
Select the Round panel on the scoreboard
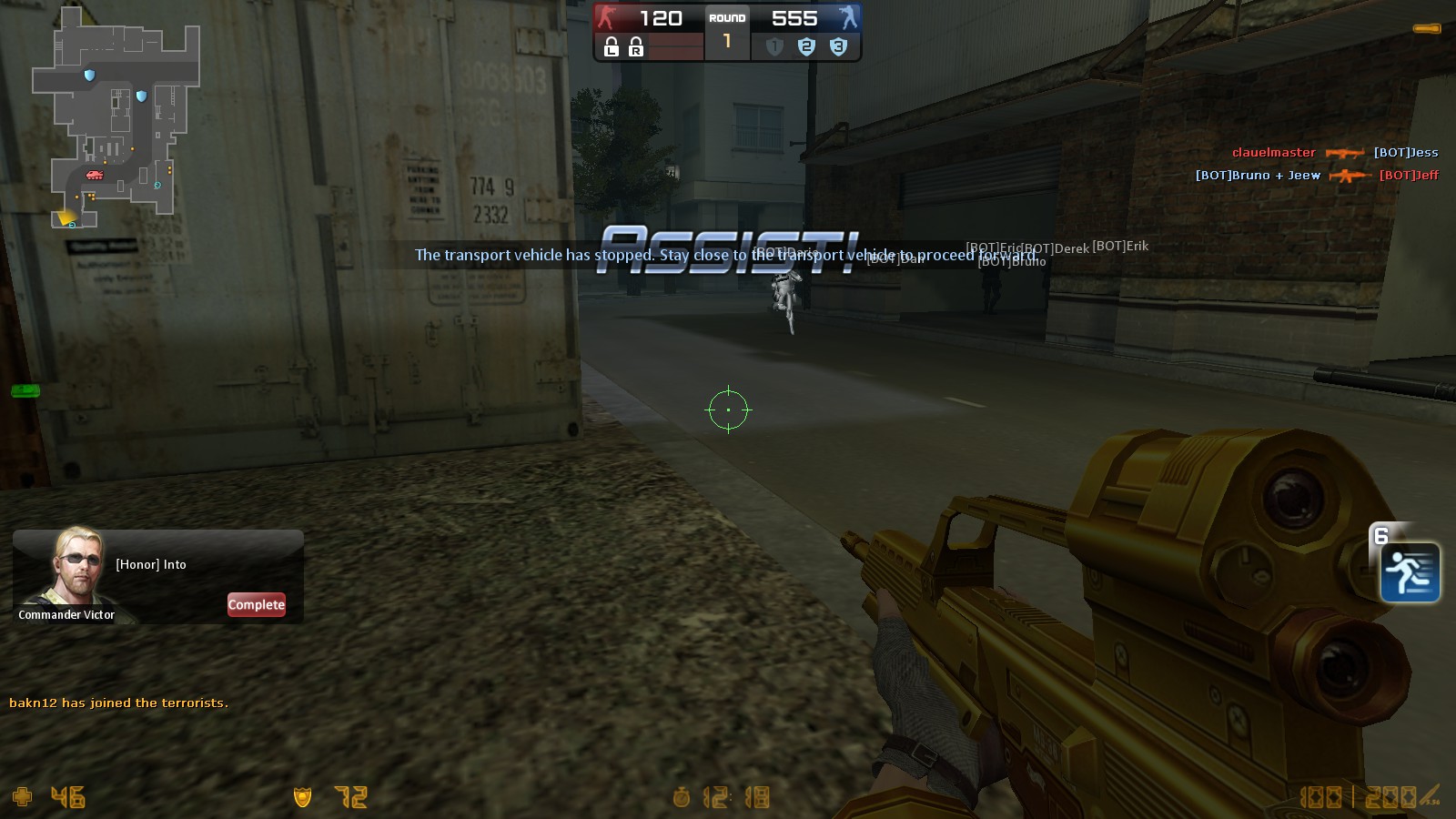coord(726,32)
